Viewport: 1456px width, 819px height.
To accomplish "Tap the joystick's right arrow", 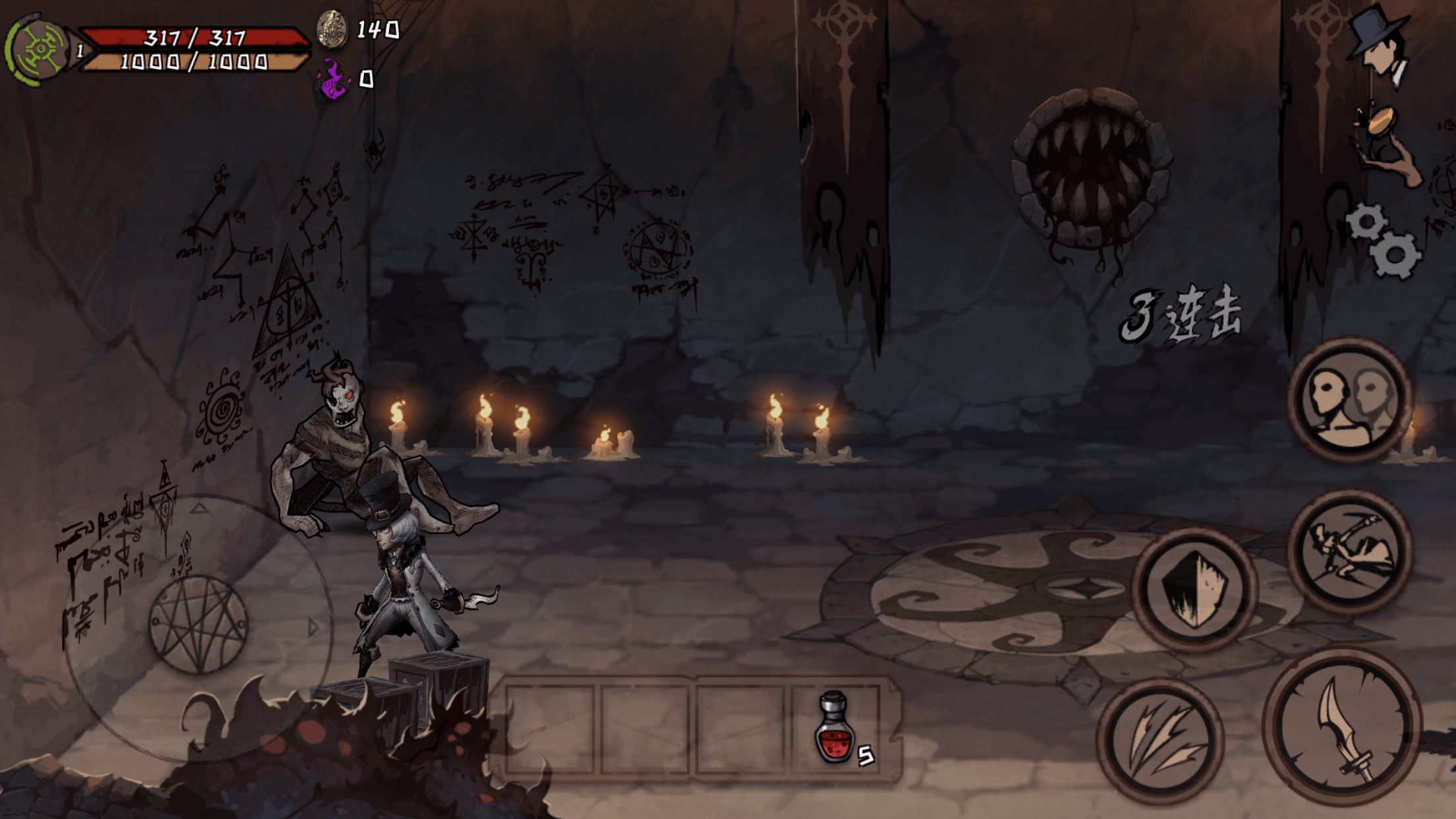I will coord(313,626).
